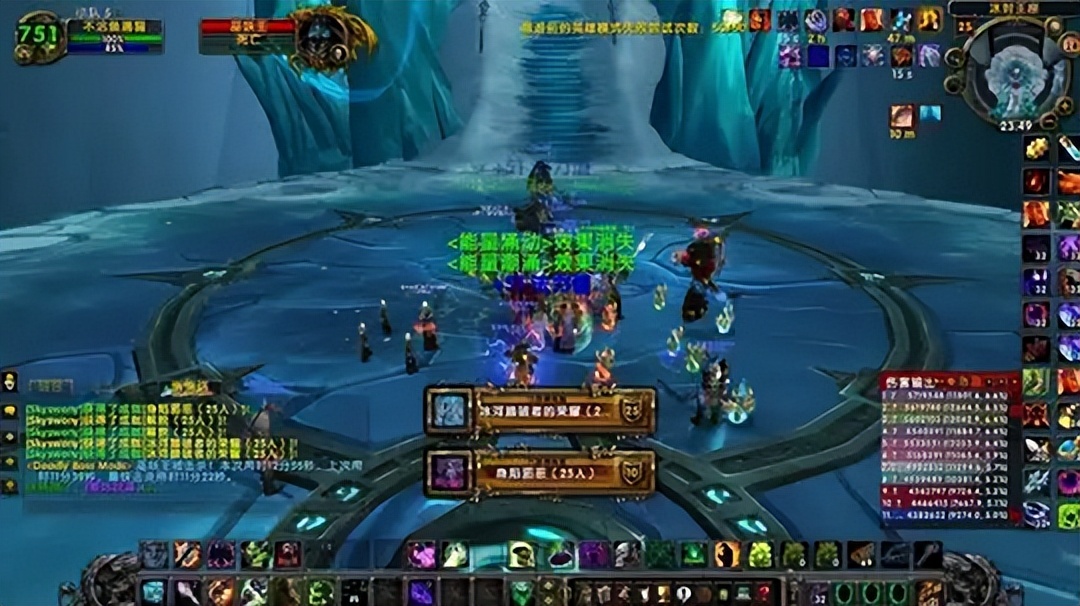Viewport: 1080px width, 606px height.
Task: Click the upper achievement popup banner
Action: pos(541,411)
